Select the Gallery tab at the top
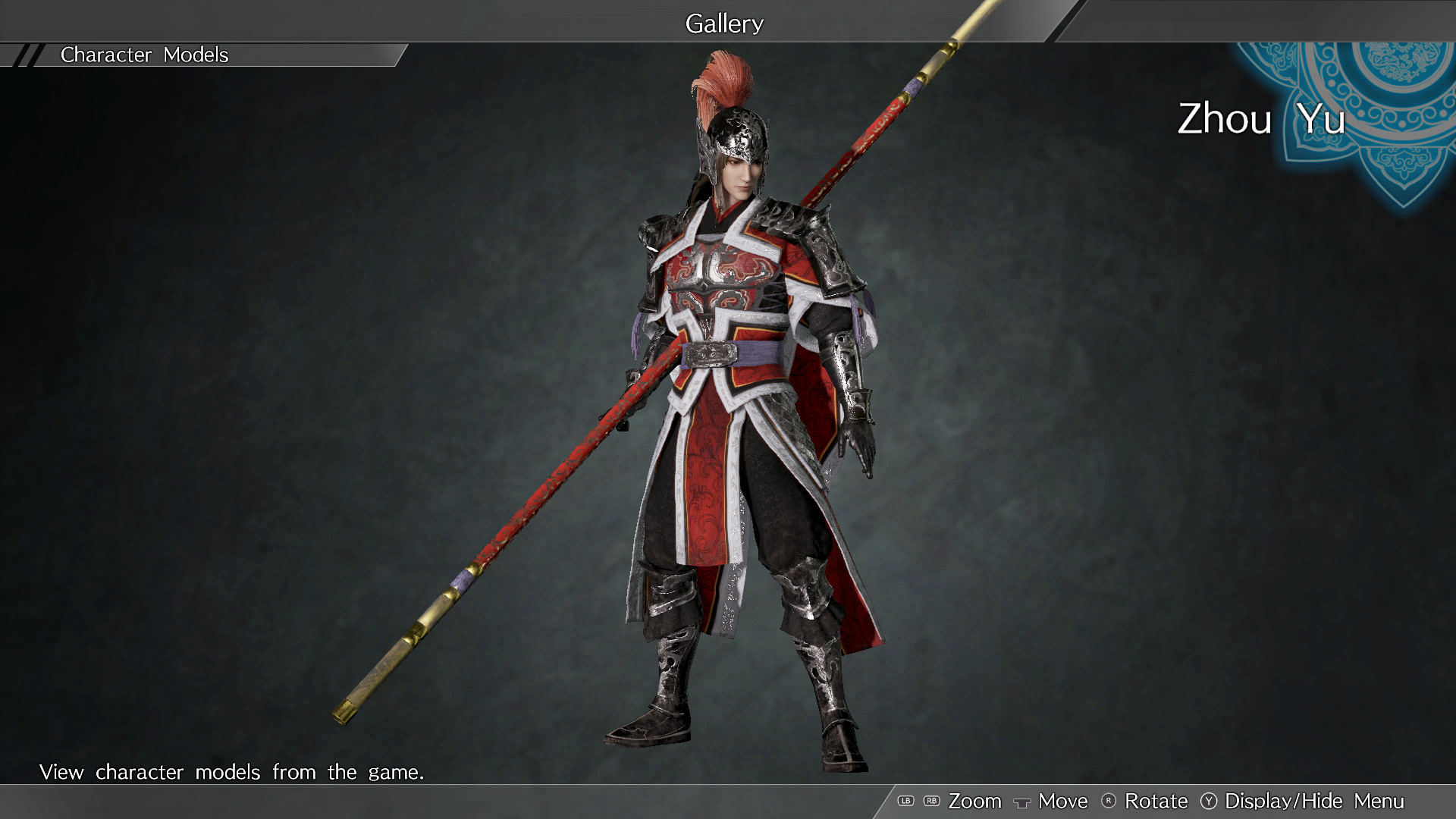 (724, 24)
